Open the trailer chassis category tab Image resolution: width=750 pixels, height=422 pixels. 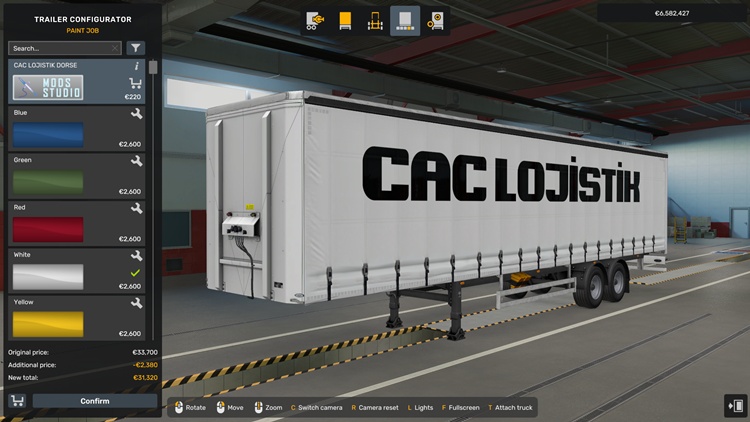(375, 20)
